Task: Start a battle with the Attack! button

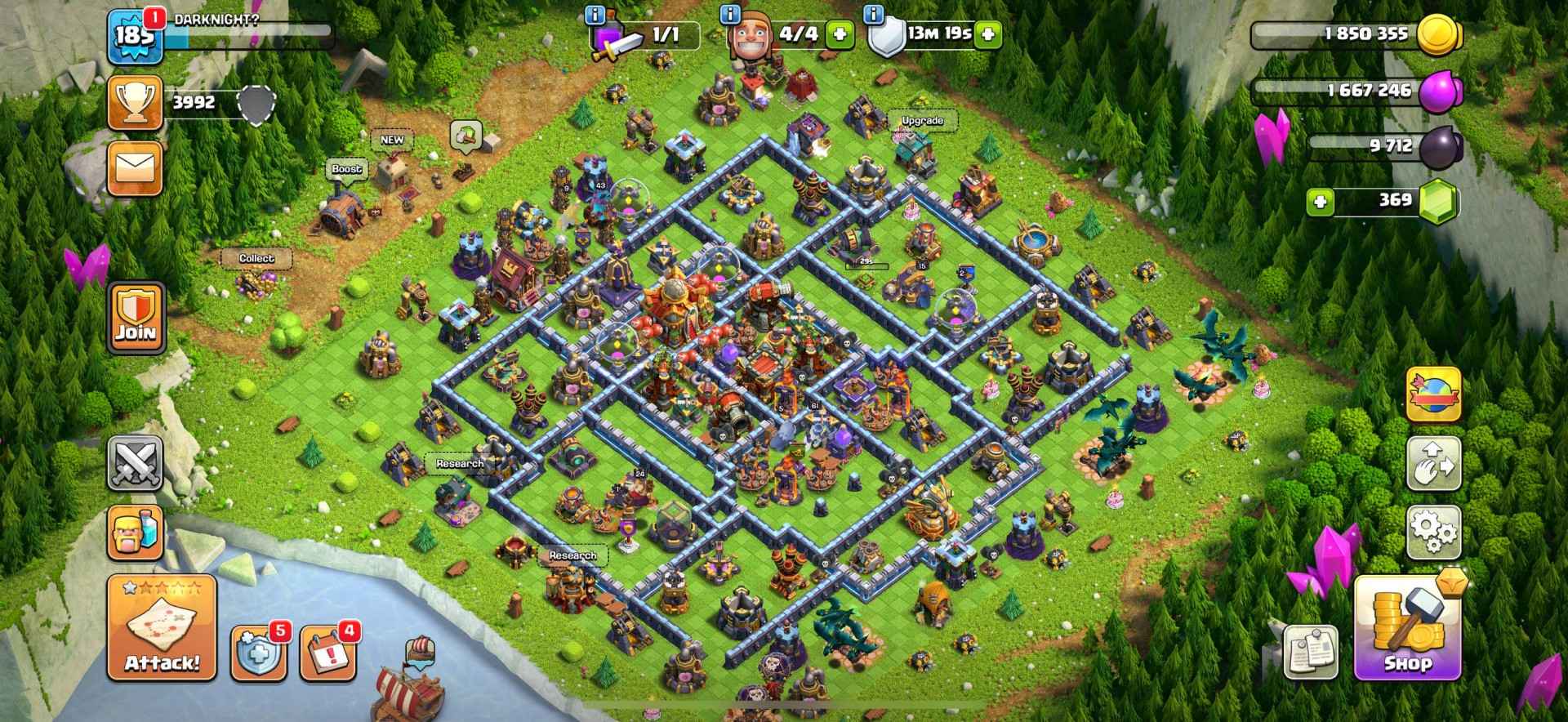Action: (162, 629)
